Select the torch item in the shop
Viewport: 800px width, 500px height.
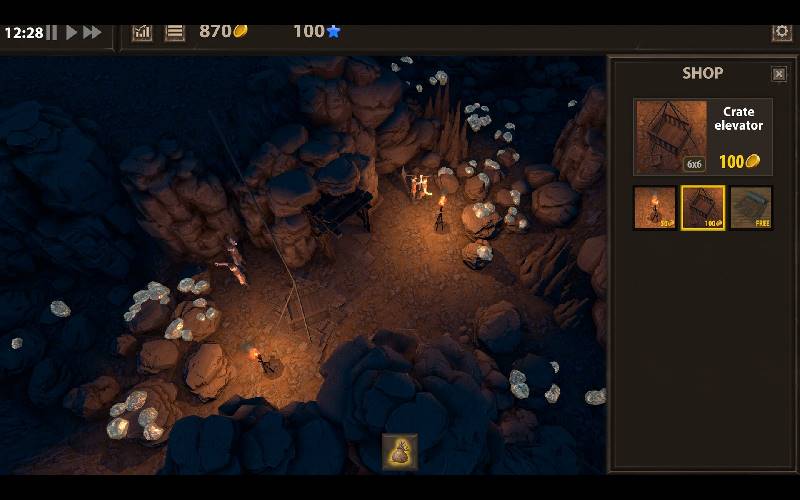coord(654,208)
